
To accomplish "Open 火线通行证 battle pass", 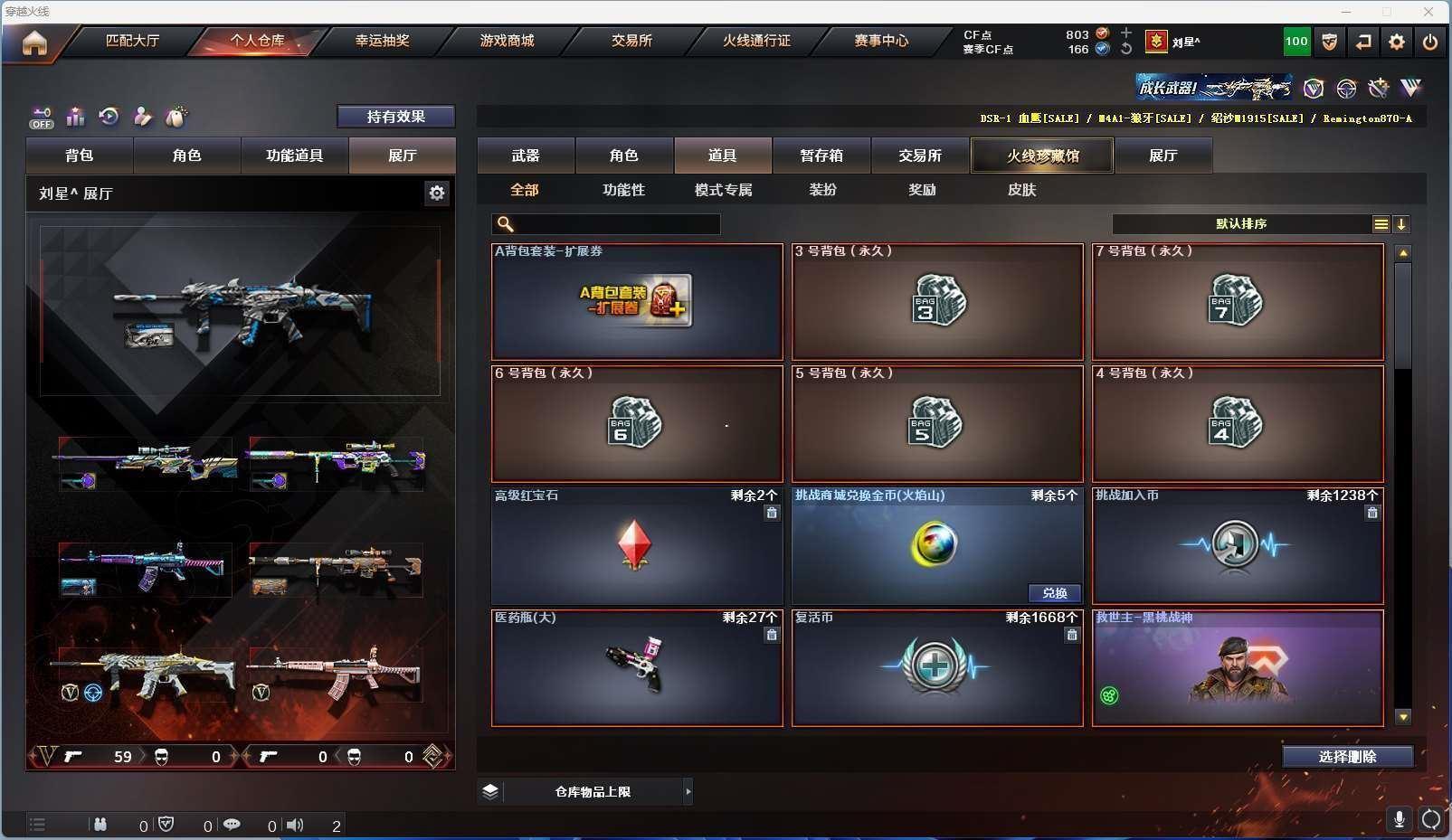I will coord(756,41).
